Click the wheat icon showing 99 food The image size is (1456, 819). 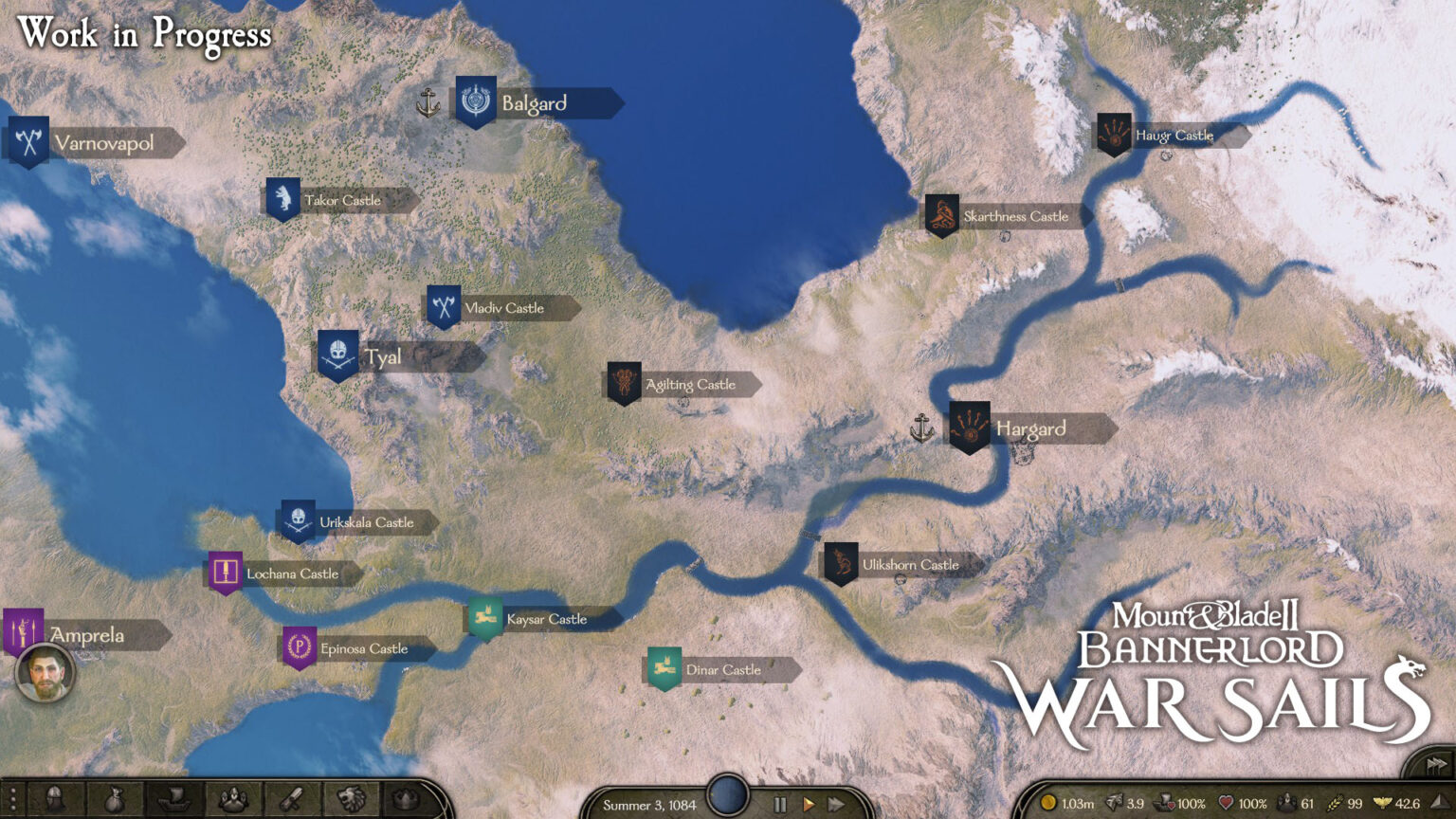1335,804
